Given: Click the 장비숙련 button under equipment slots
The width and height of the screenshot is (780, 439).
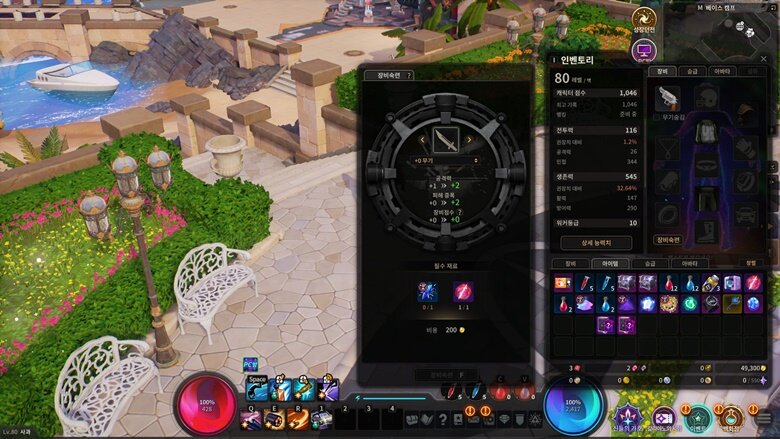Looking at the screenshot, I should tap(668, 240).
